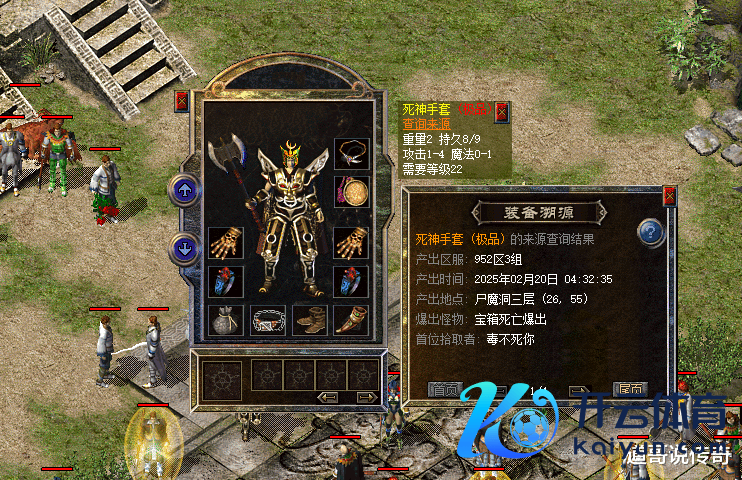Click the blue up arrow button
742x480 pixels.
point(184,189)
